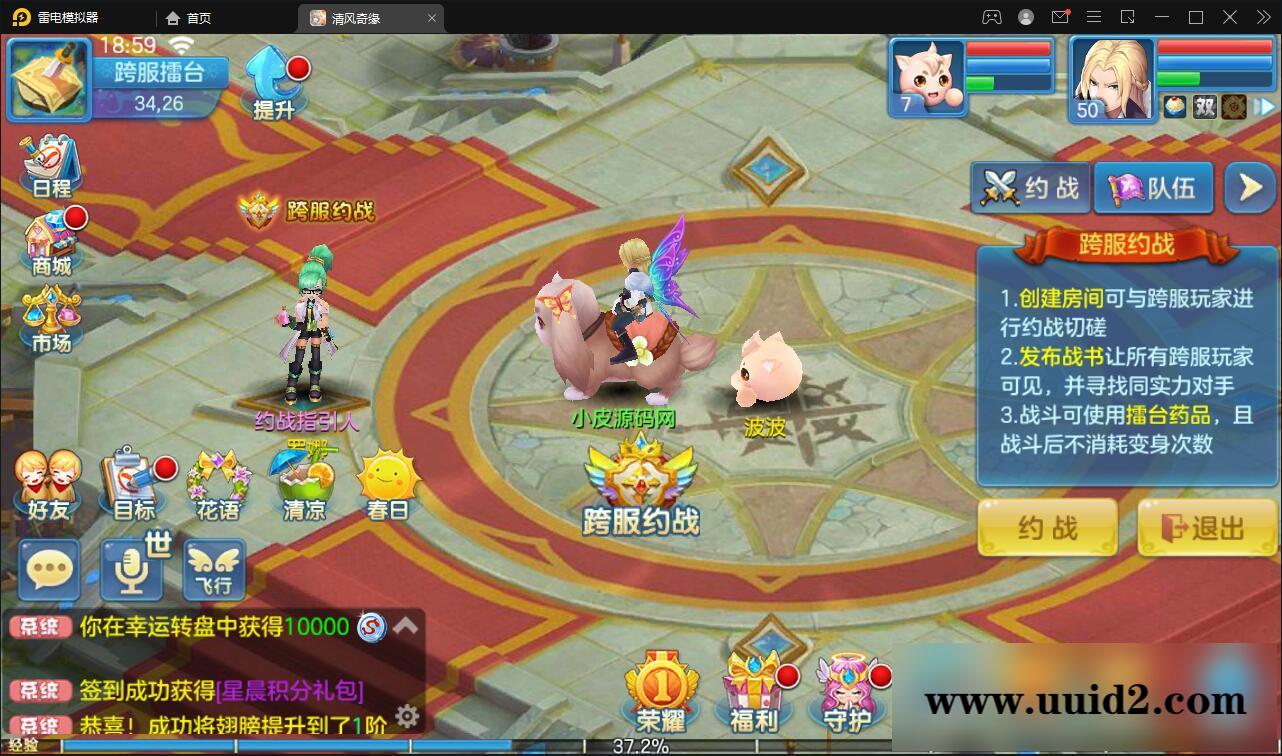Switch to the 队伍 team tab
The width and height of the screenshot is (1282, 756).
(x=1153, y=187)
